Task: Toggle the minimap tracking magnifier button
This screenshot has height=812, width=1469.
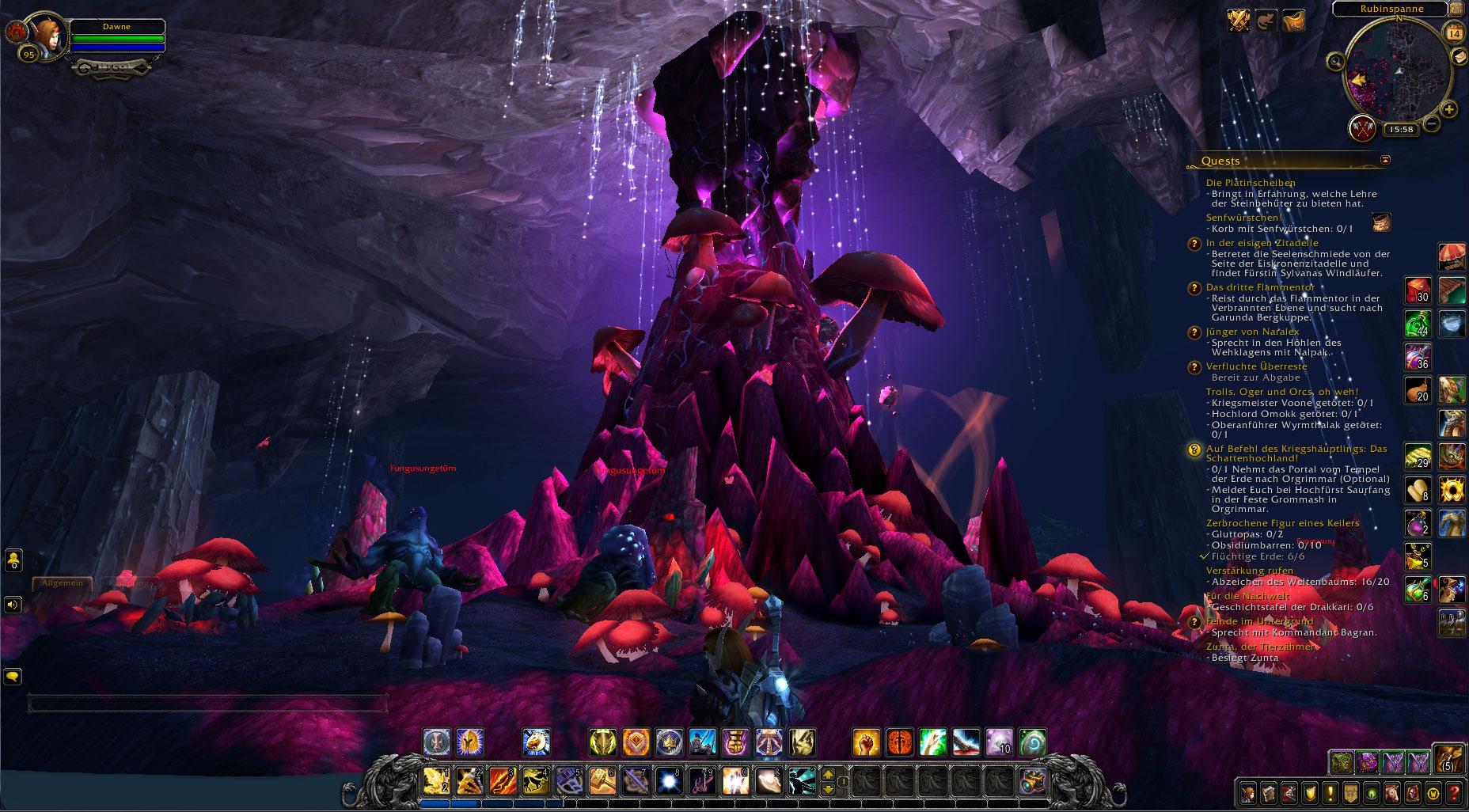Action: click(1336, 60)
